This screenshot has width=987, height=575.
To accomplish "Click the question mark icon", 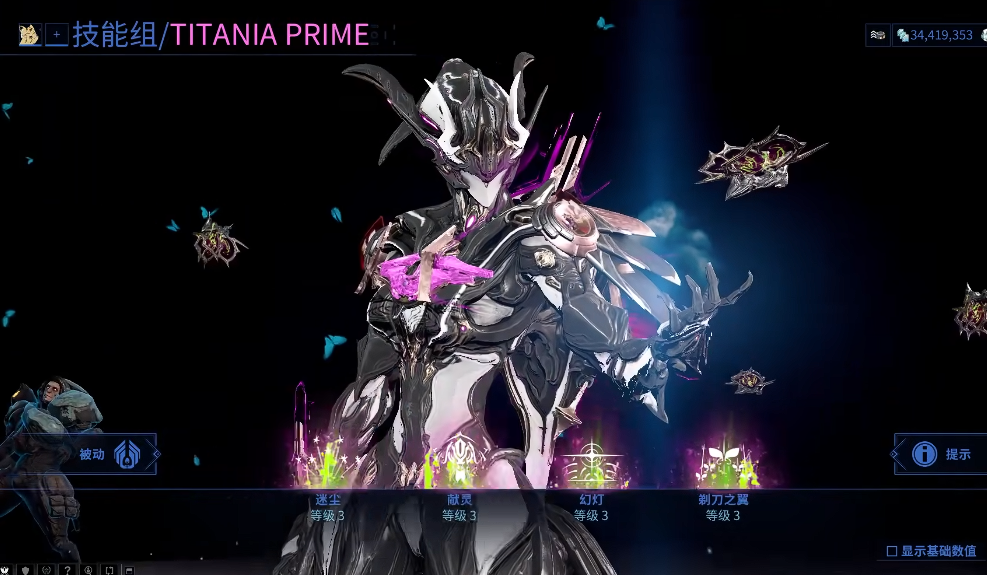I will pos(67,570).
